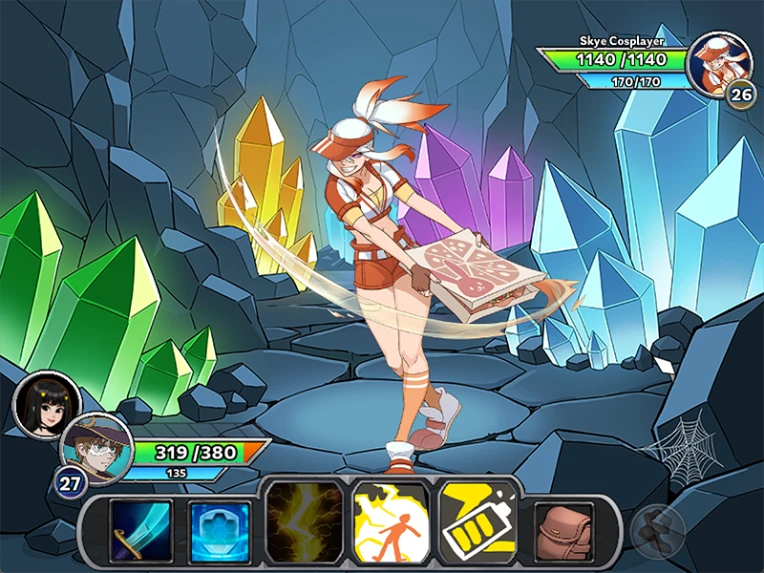Open the brown backpack inventory
This screenshot has width=764, height=573.
(564, 528)
